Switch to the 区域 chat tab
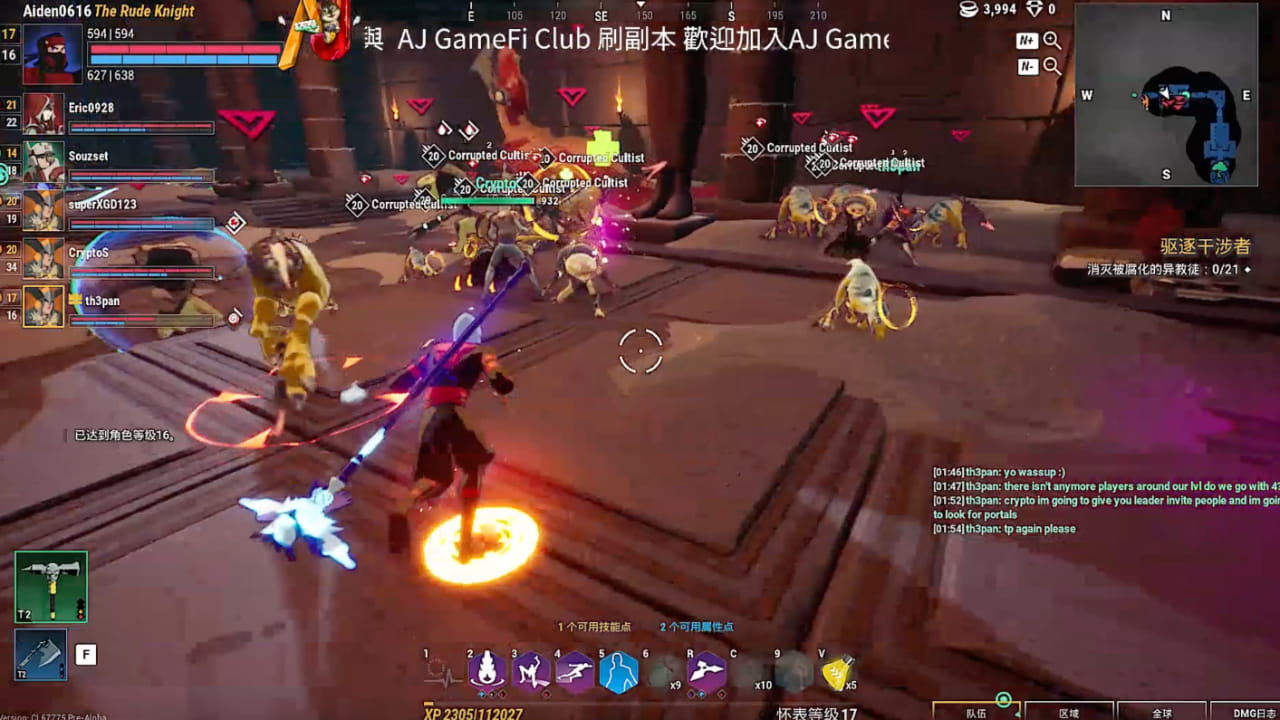This screenshot has width=1280, height=720. coord(1068,713)
